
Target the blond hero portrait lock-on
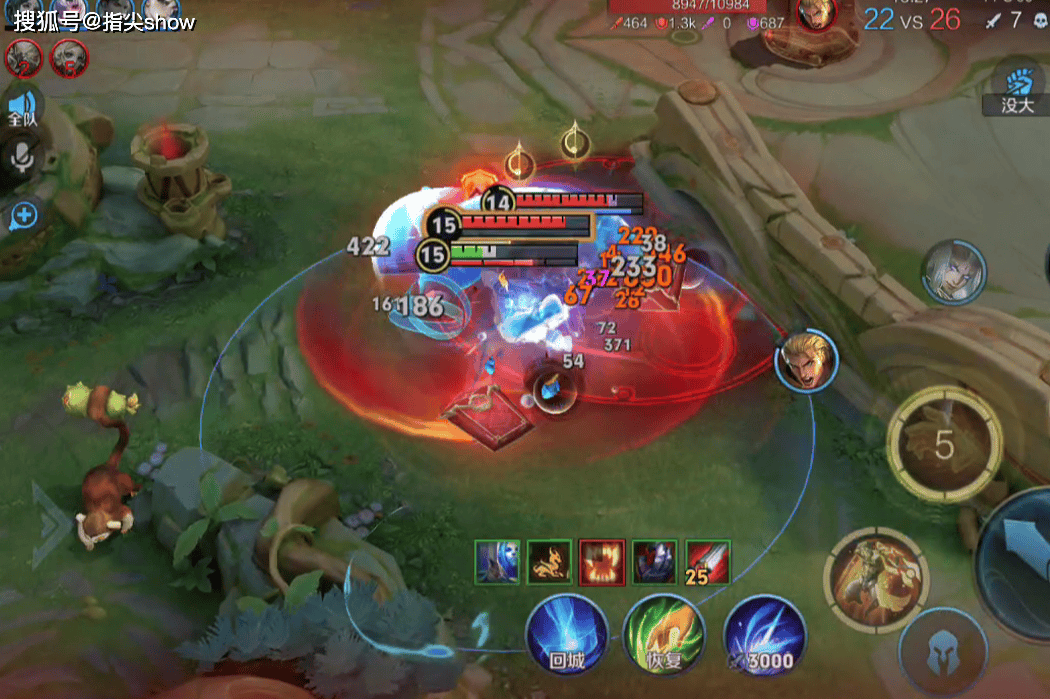[x=806, y=362]
